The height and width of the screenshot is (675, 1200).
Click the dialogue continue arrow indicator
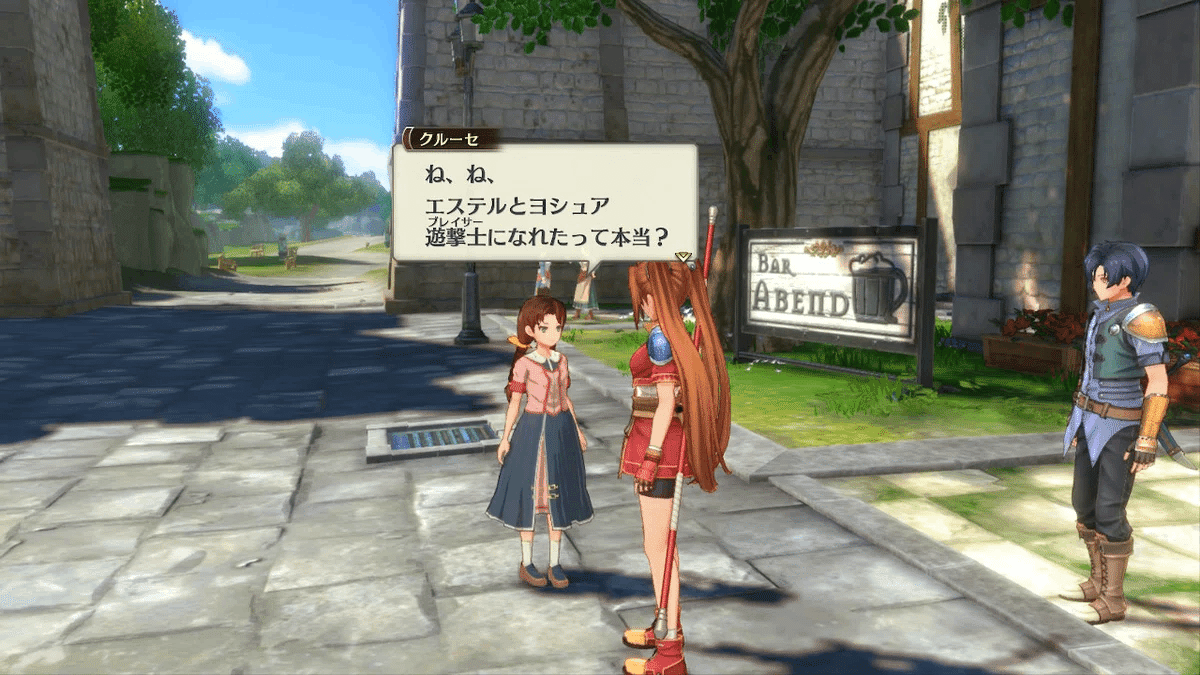click(x=684, y=257)
